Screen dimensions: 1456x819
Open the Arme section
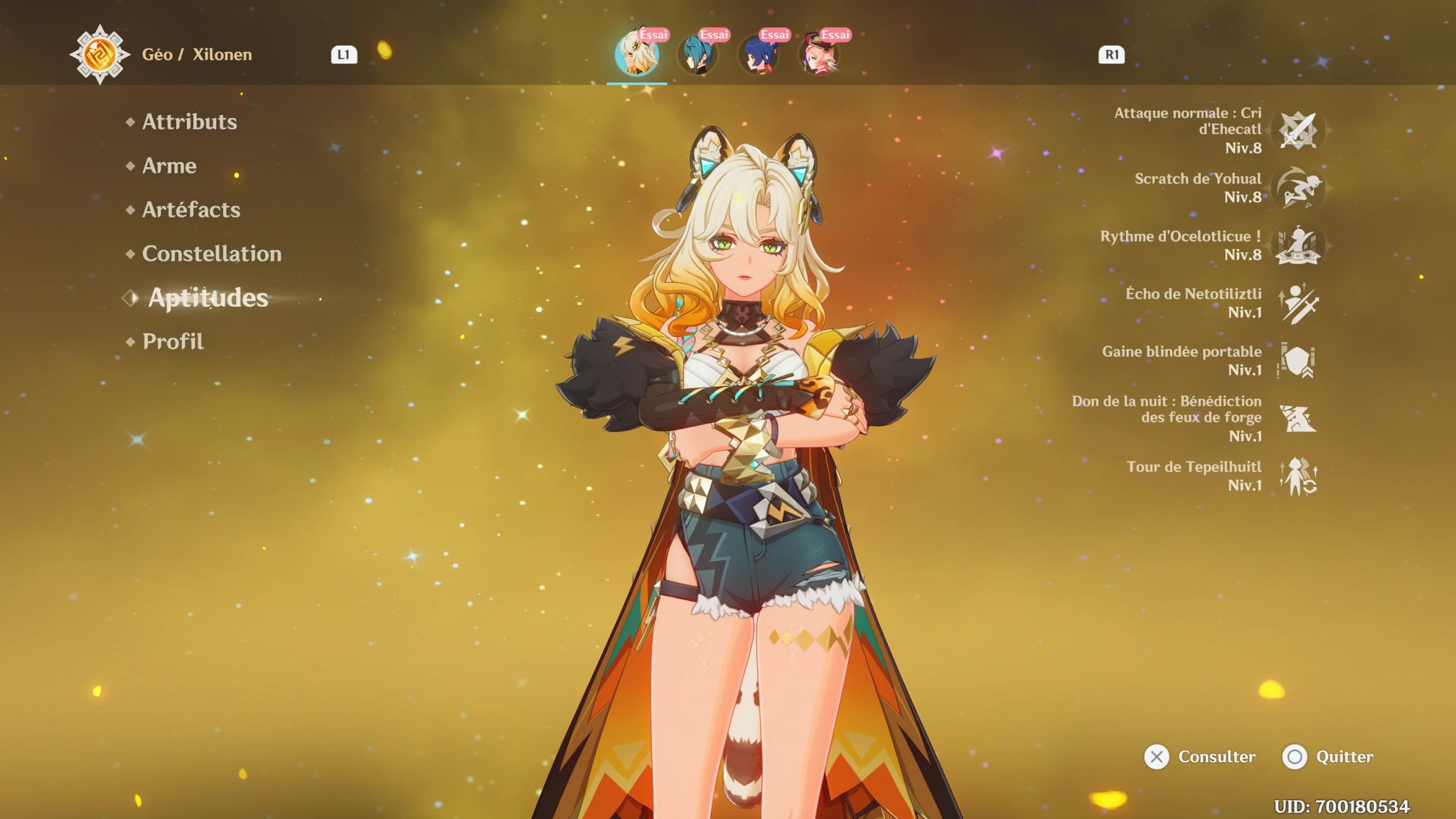pyautogui.click(x=169, y=166)
